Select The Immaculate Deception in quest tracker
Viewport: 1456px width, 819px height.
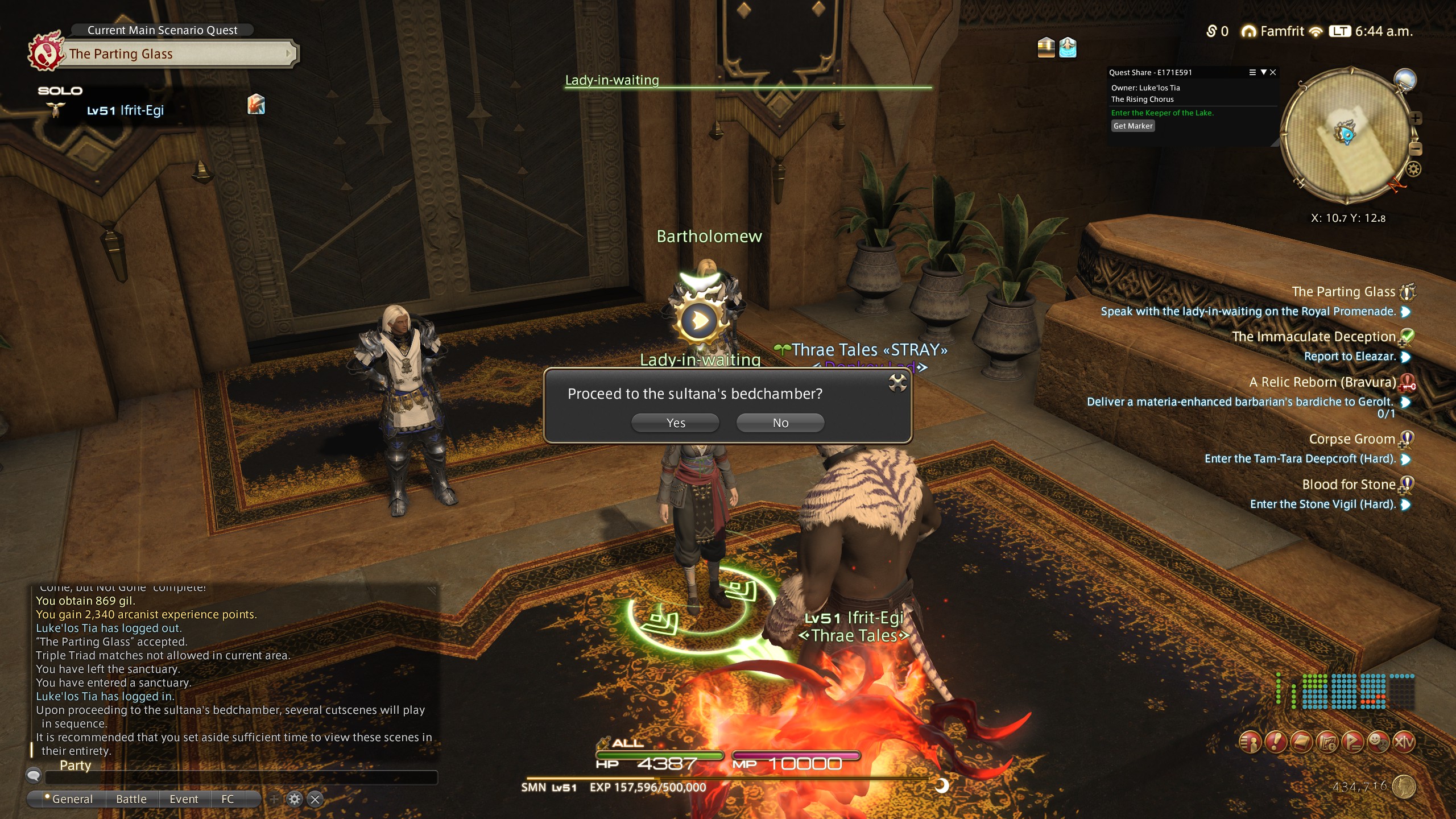[x=1313, y=337]
